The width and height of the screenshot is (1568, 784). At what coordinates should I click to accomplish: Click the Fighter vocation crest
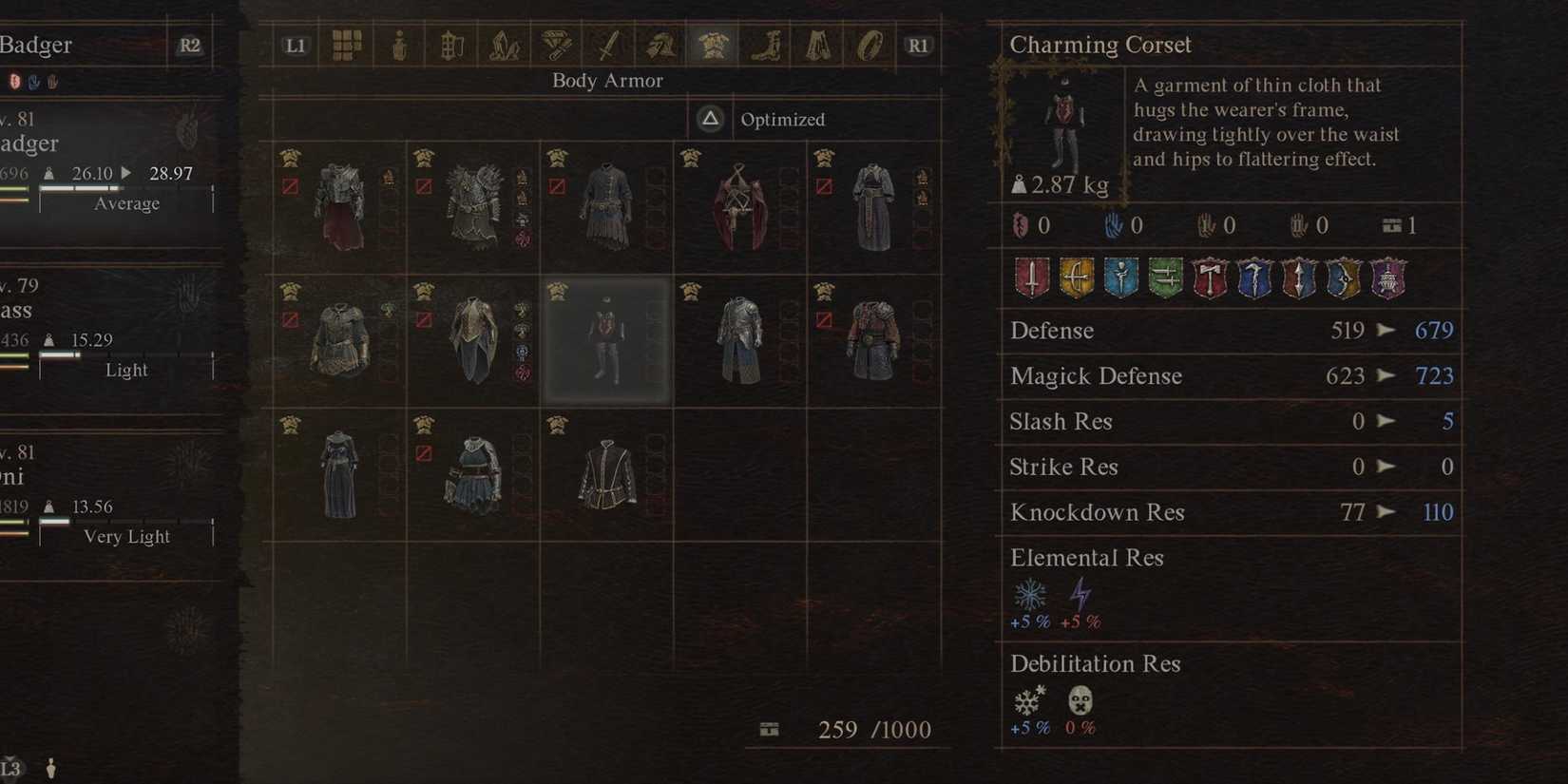point(1033,277)
